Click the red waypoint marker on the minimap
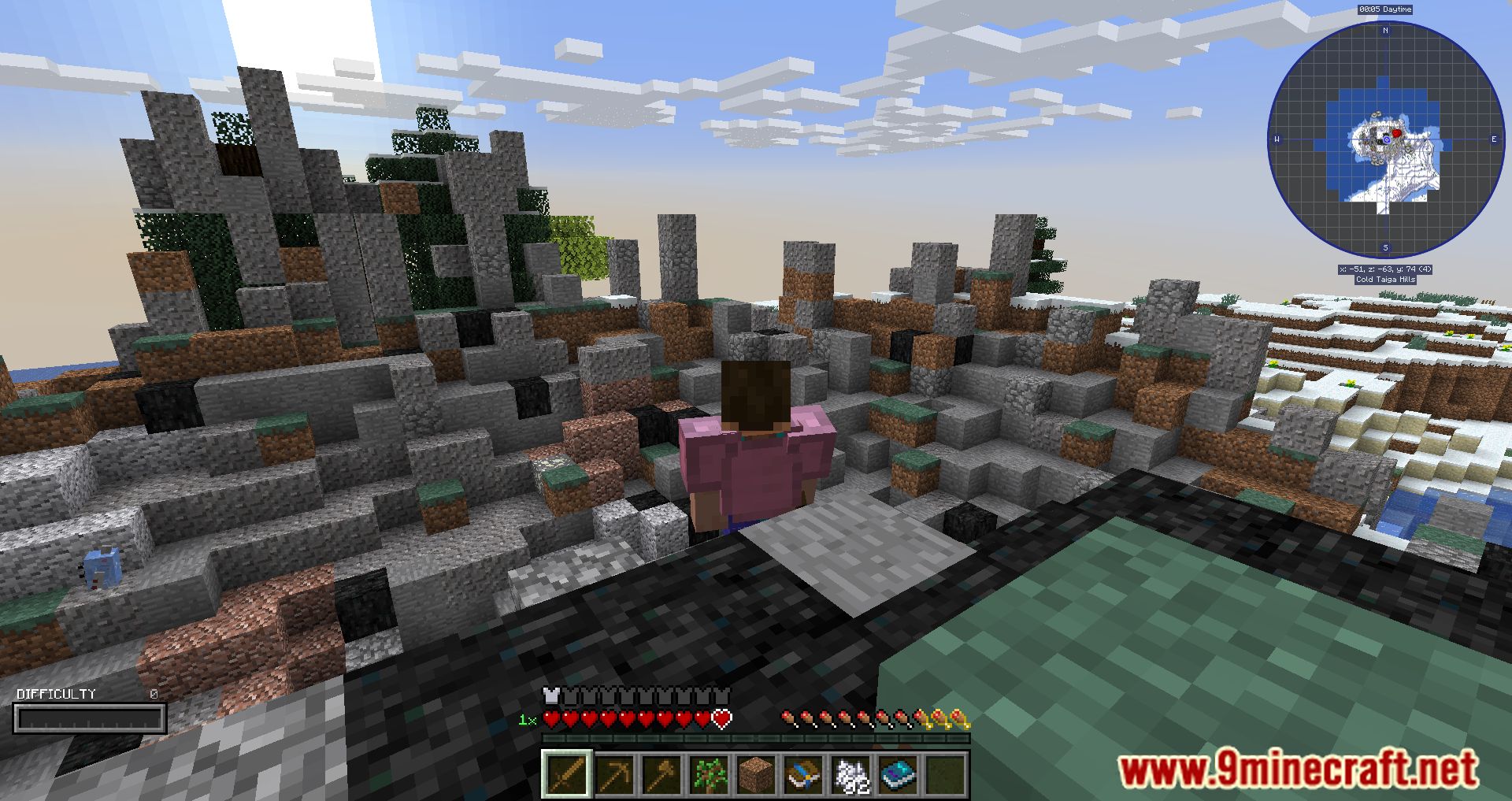This screenshot has height=801, width=1512. pos(1396,133)
